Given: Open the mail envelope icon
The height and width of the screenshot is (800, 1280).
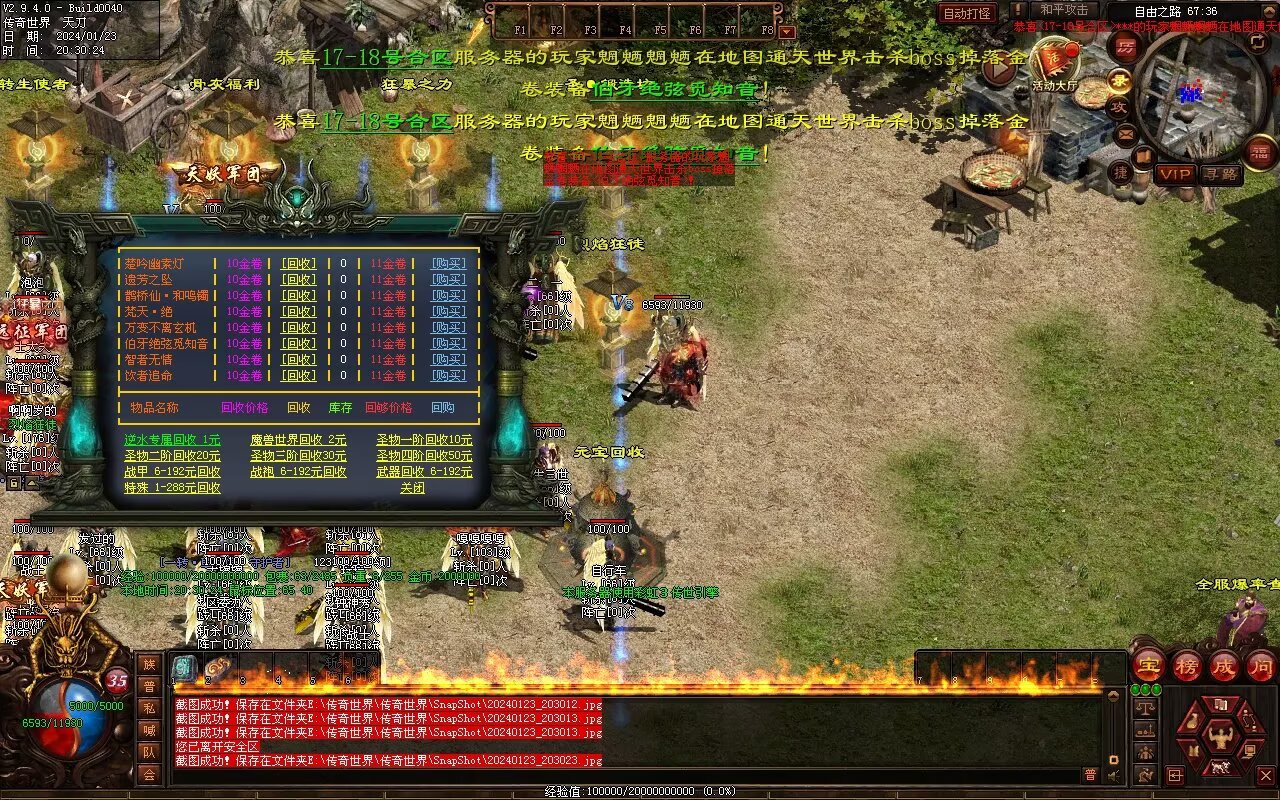Looking at the screenshot, I should (1127, 134).
